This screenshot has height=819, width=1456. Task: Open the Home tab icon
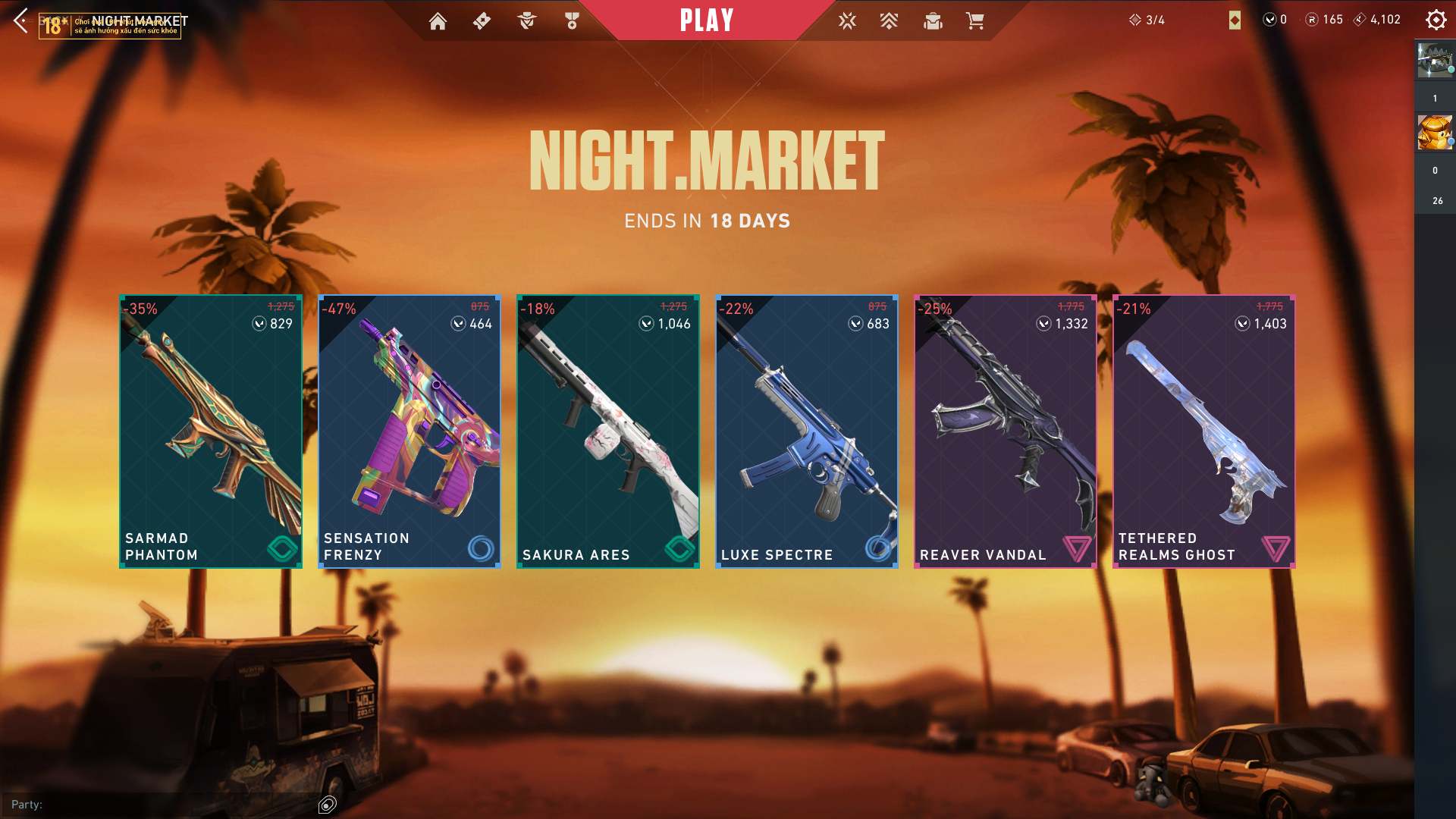tap(438, 21)
